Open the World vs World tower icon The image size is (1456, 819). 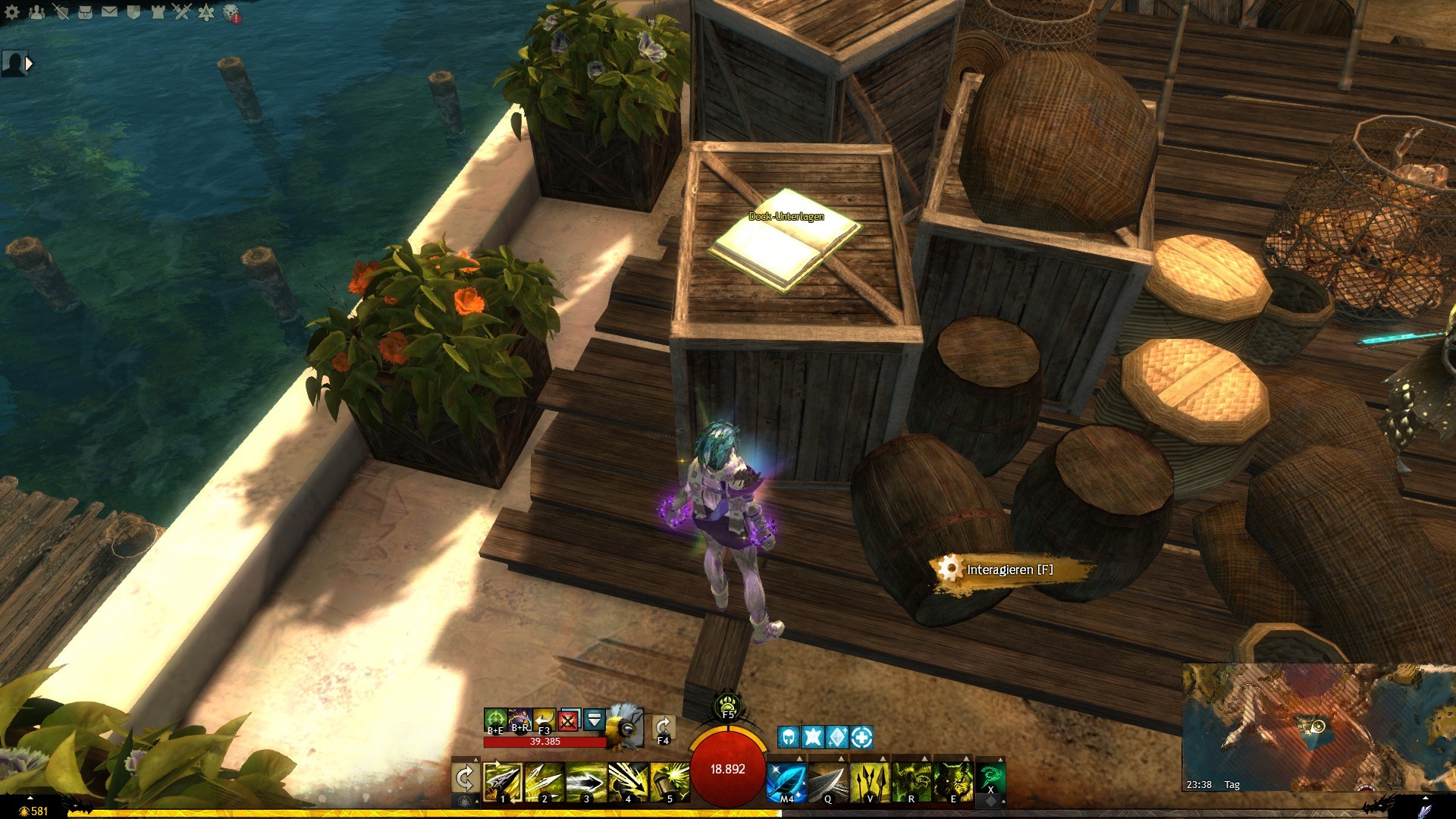tap(158, 12)
